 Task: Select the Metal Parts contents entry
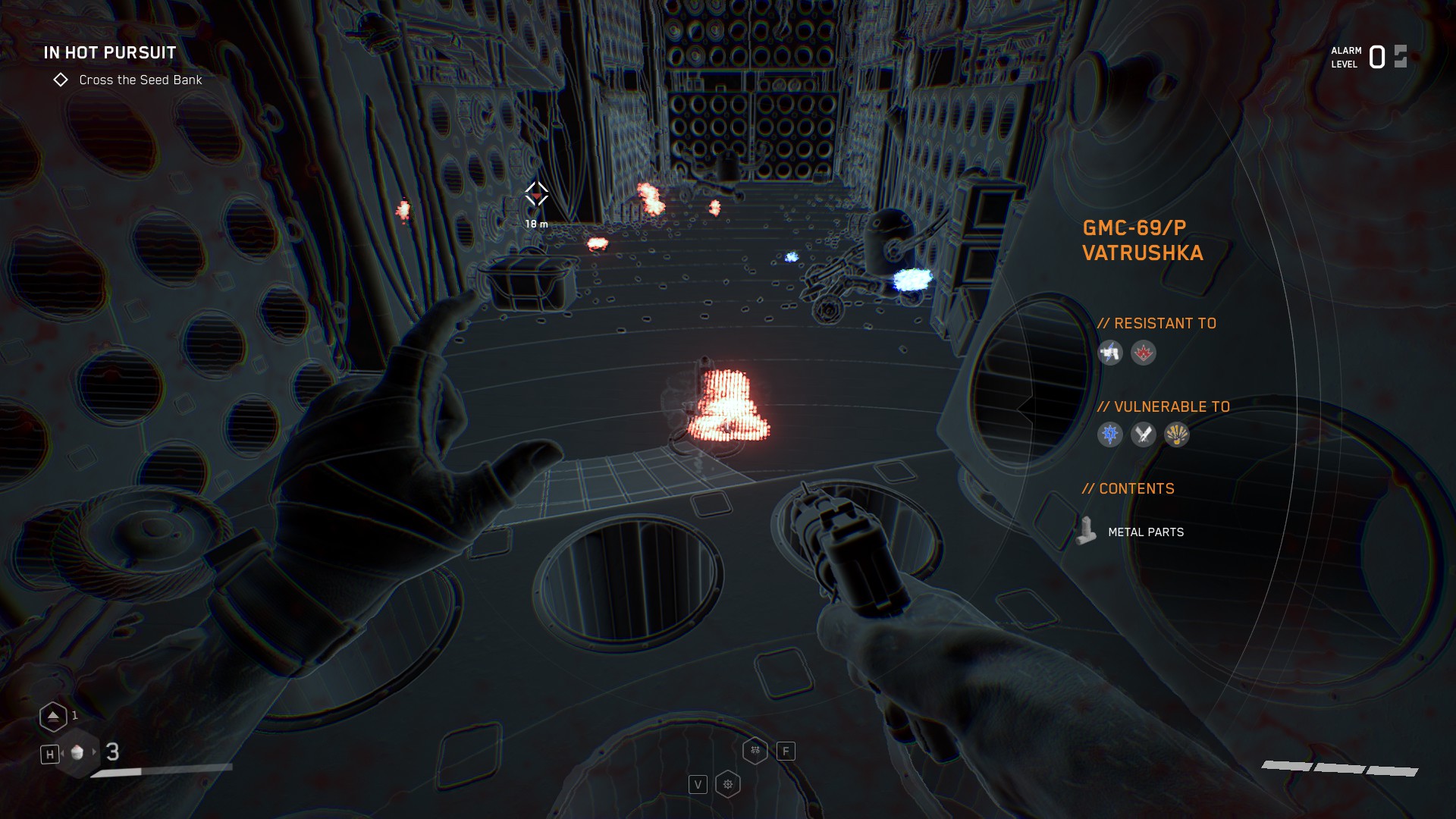(1145, 532)
